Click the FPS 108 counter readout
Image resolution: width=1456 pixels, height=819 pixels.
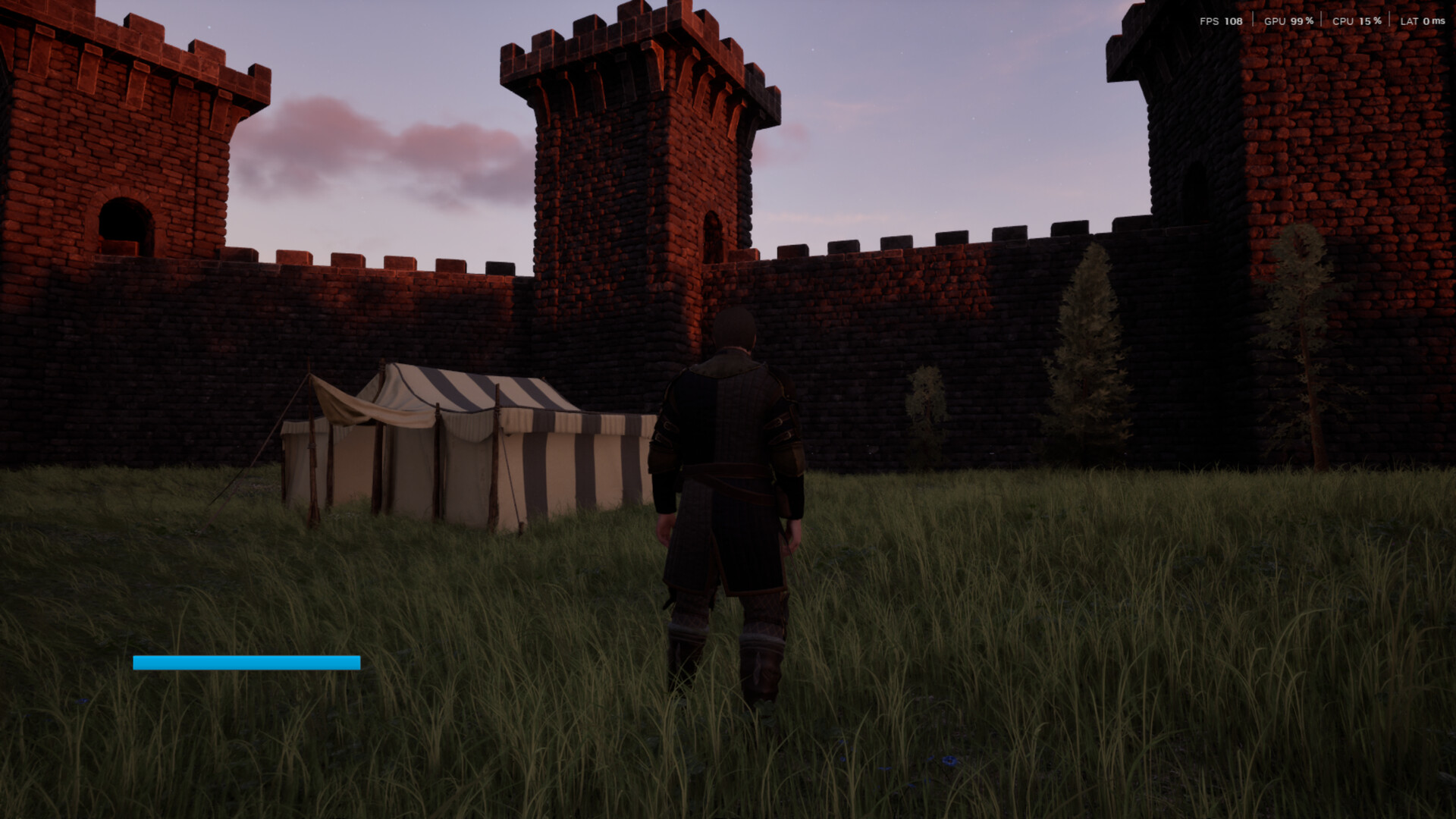[x=1223, y=21]
